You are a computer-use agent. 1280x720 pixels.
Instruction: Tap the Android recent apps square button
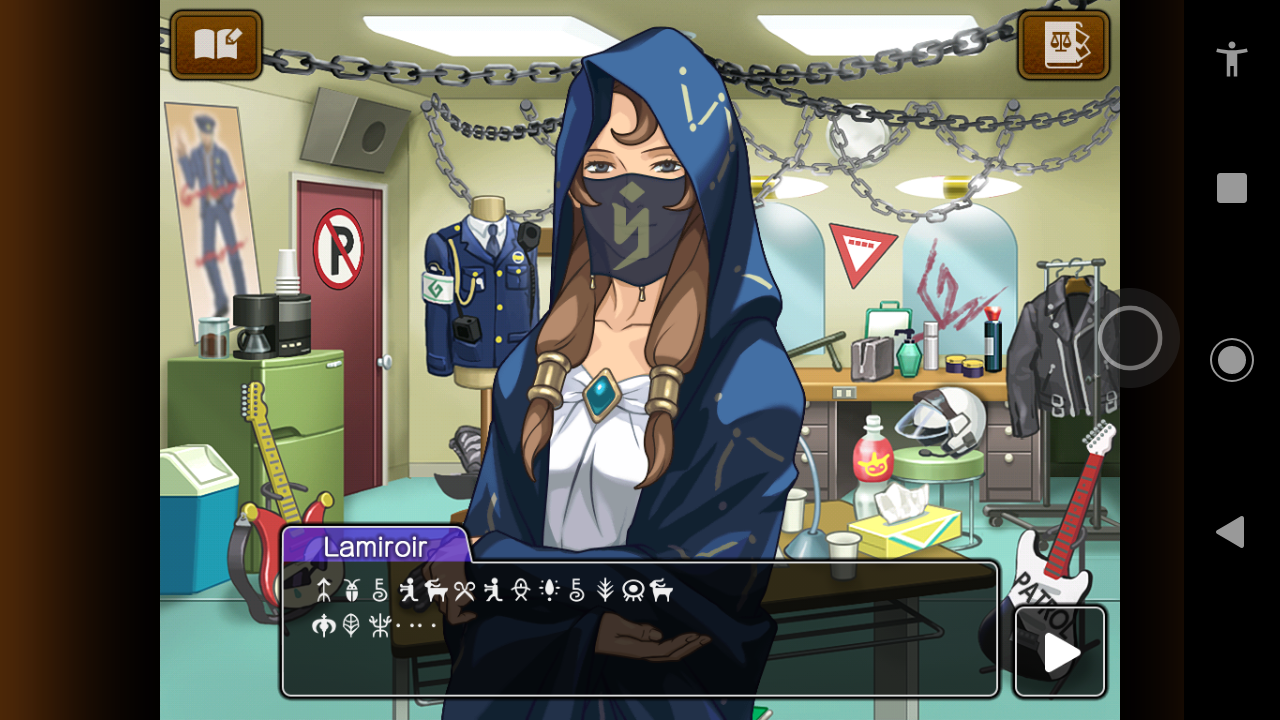point(1232,188)
